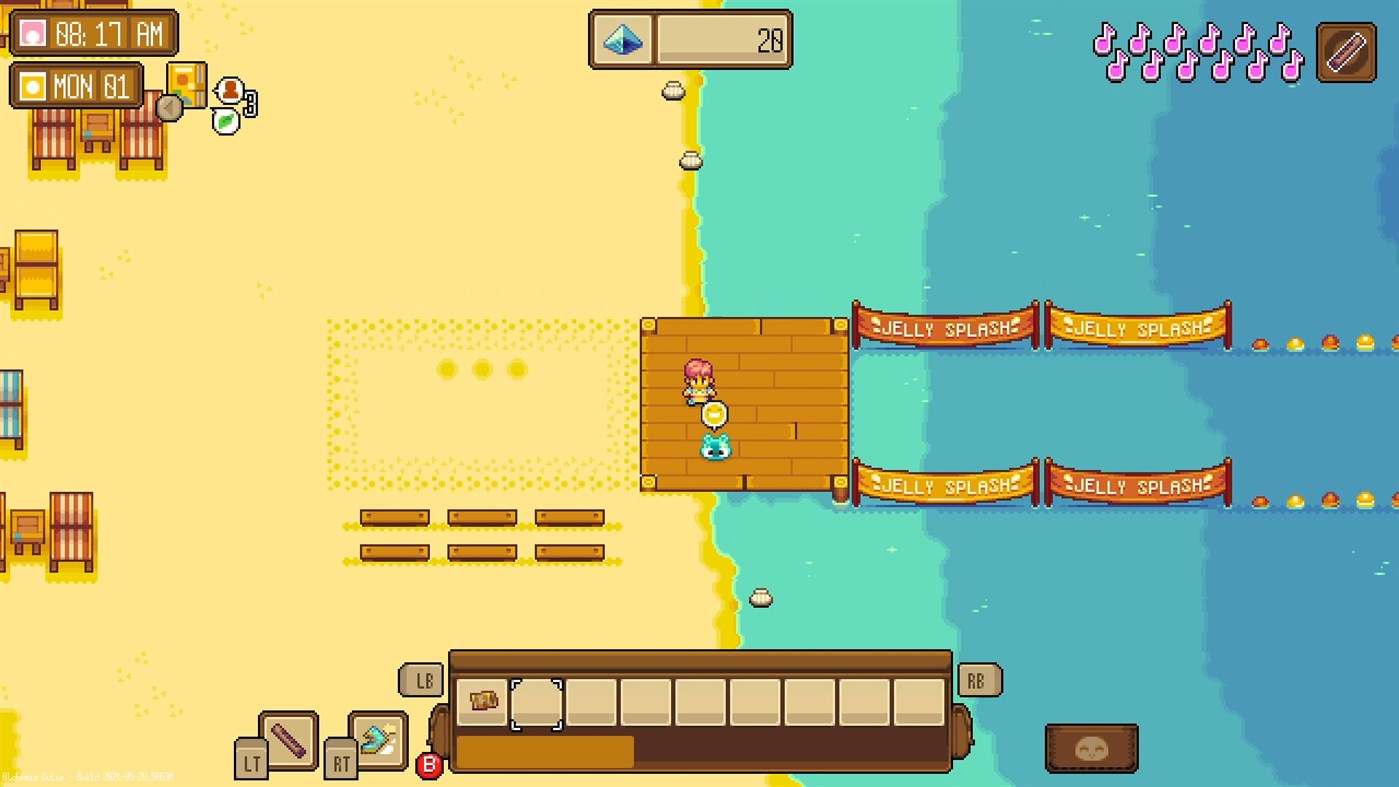This screenshot has height=787, width=1399.
Task: Click the coin bubble above the blue jelly
Action: point(714,413)
